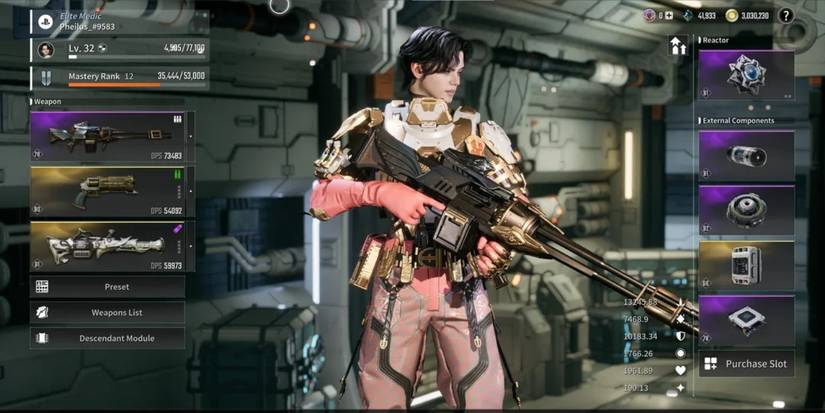825x413 pixels.
Task: Select the square processor external component slot
Action: pyautogui.click(x=746, y=320)
